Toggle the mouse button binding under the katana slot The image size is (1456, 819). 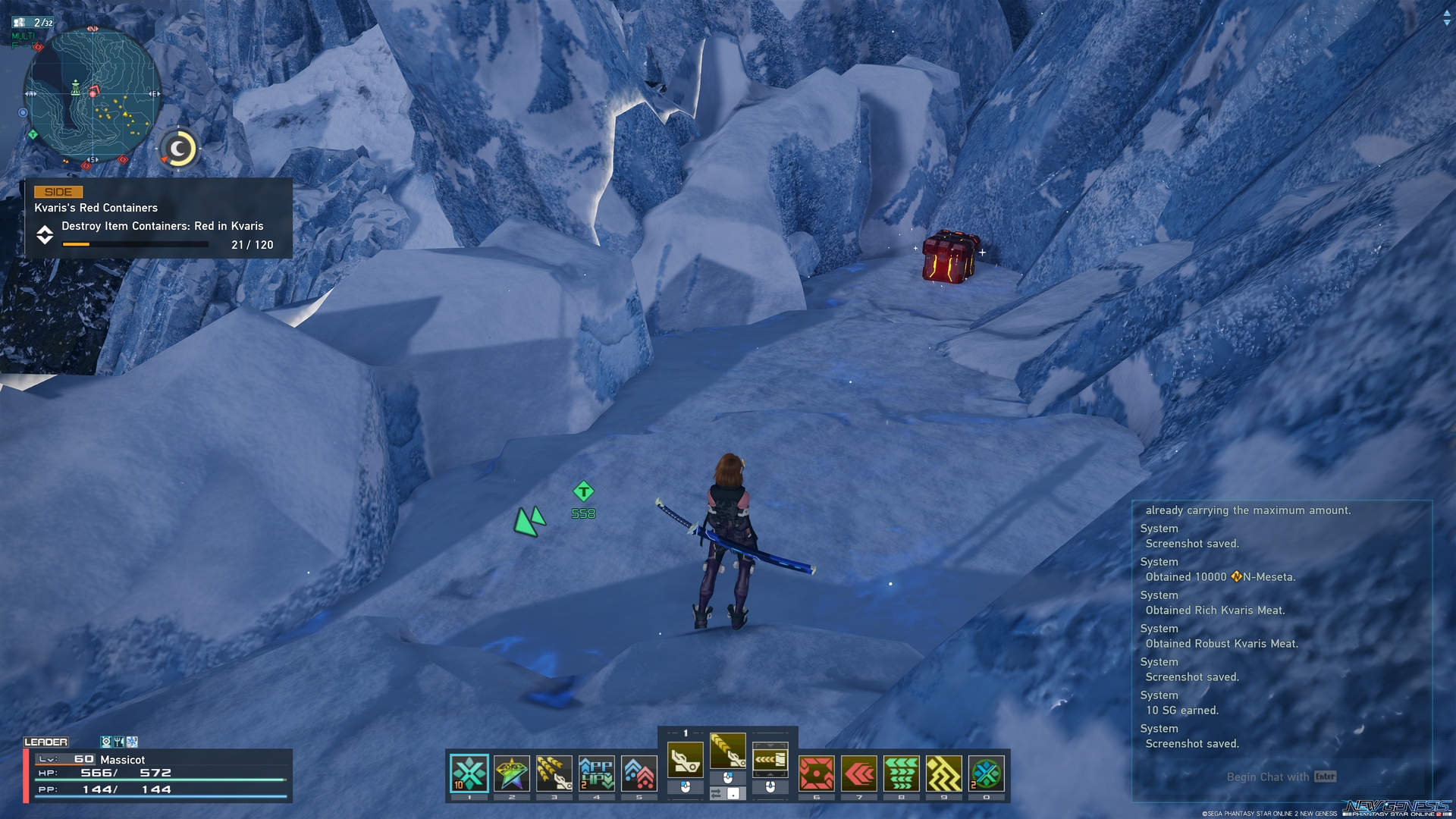728,779
